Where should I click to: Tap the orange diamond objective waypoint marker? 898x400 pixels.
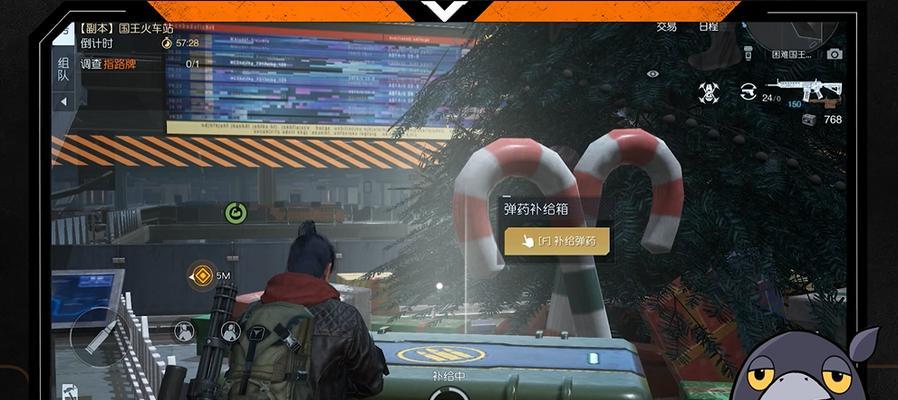coord(201,275)
